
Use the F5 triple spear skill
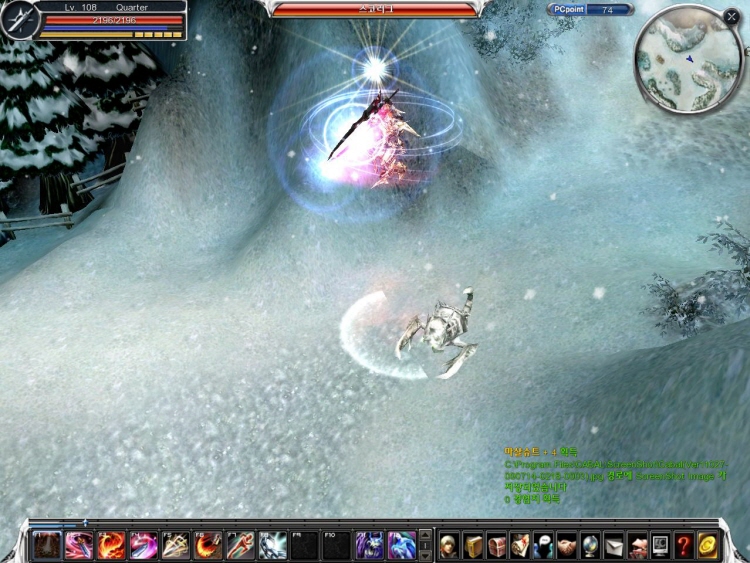175,545
